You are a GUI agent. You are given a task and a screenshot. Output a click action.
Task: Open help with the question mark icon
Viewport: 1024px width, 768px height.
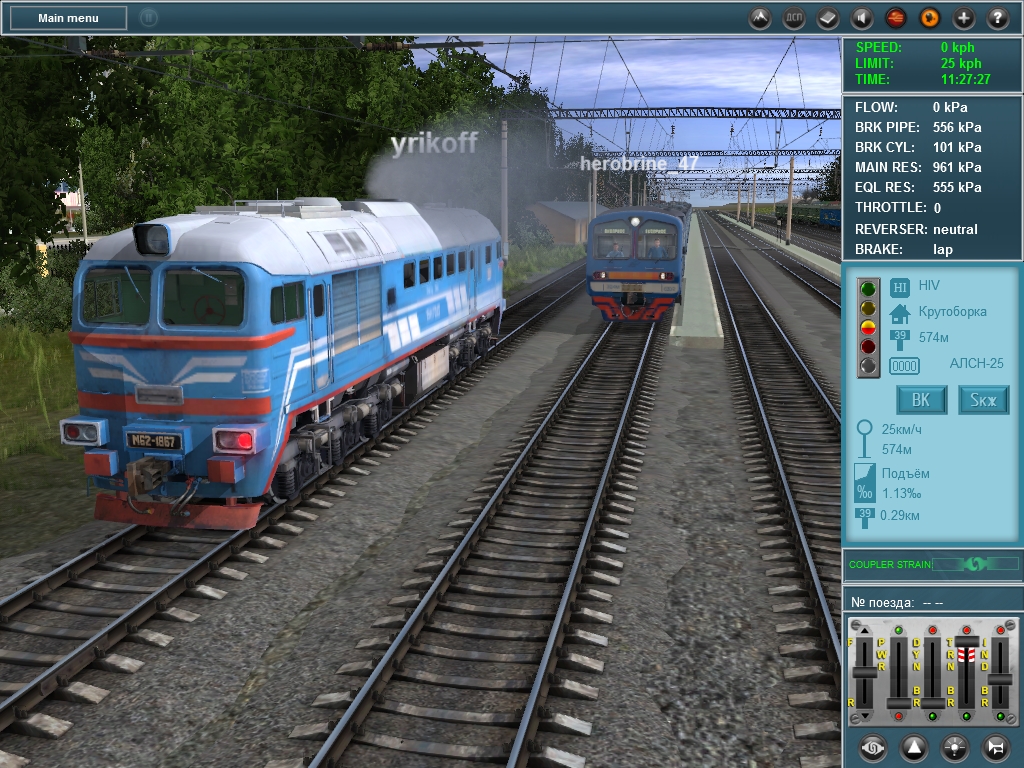pyautogui.click(x=998, y=18)
